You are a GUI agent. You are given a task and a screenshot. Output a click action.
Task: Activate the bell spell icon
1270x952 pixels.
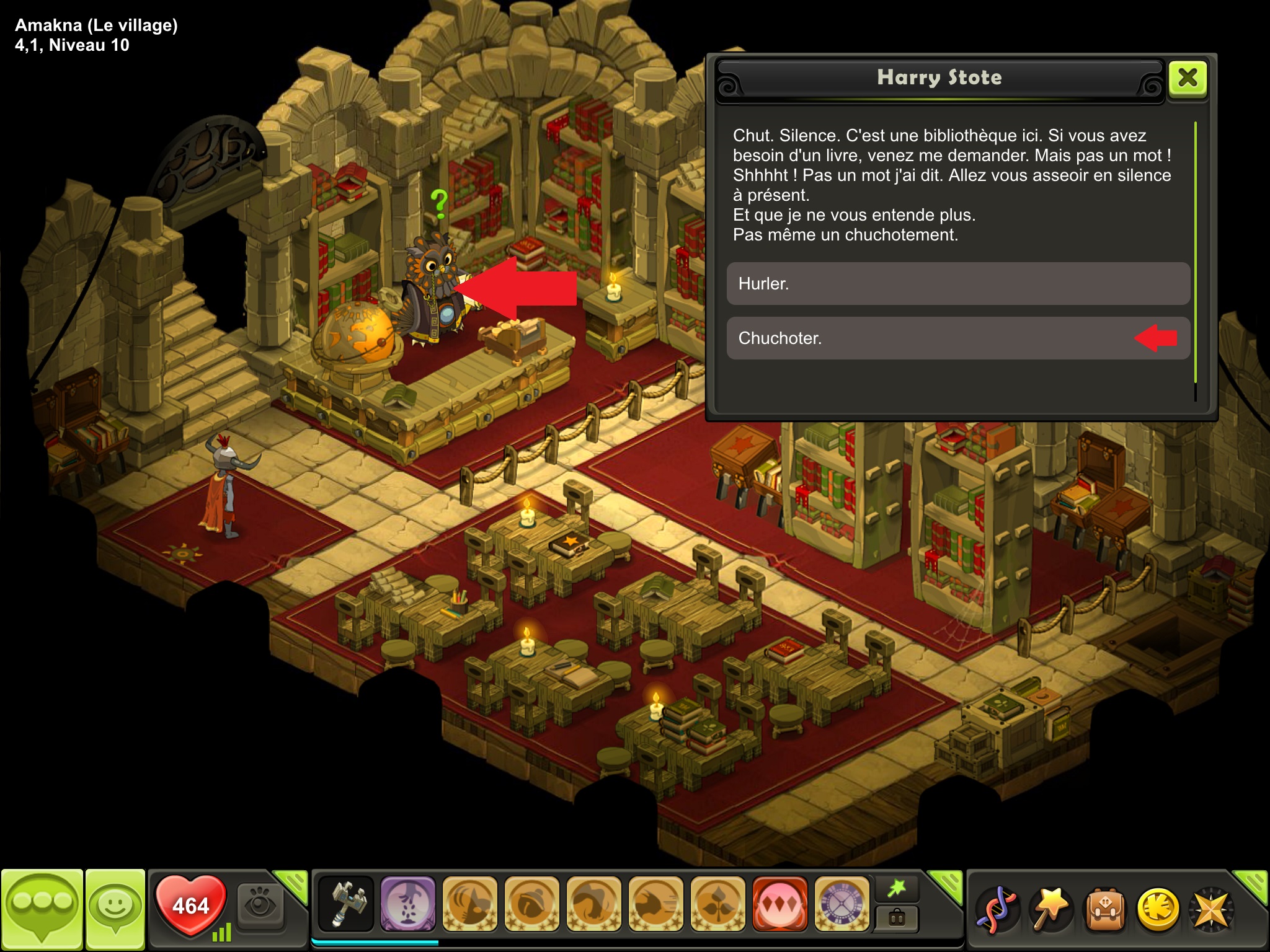pyautogui.click(x=532, y=904)
